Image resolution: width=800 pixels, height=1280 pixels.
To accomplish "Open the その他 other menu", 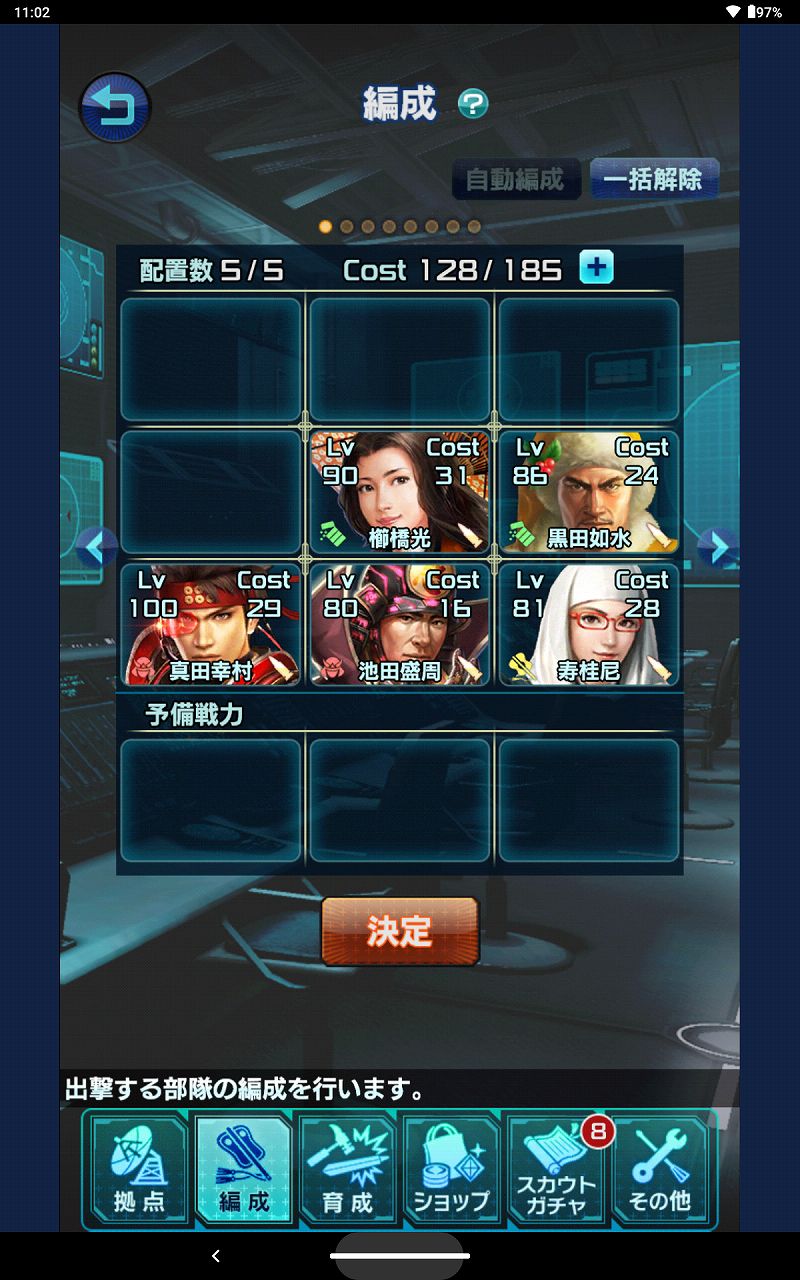I will [x=660, y=1169].
